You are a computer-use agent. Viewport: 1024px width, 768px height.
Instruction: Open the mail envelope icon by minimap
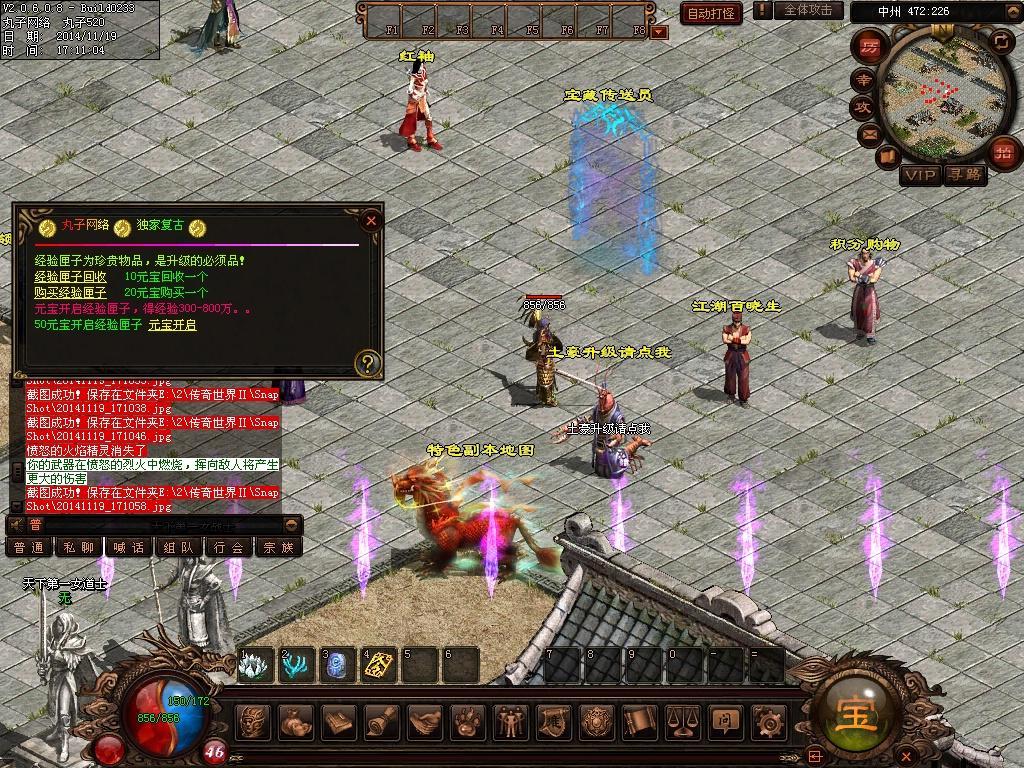tap(867, 134)
